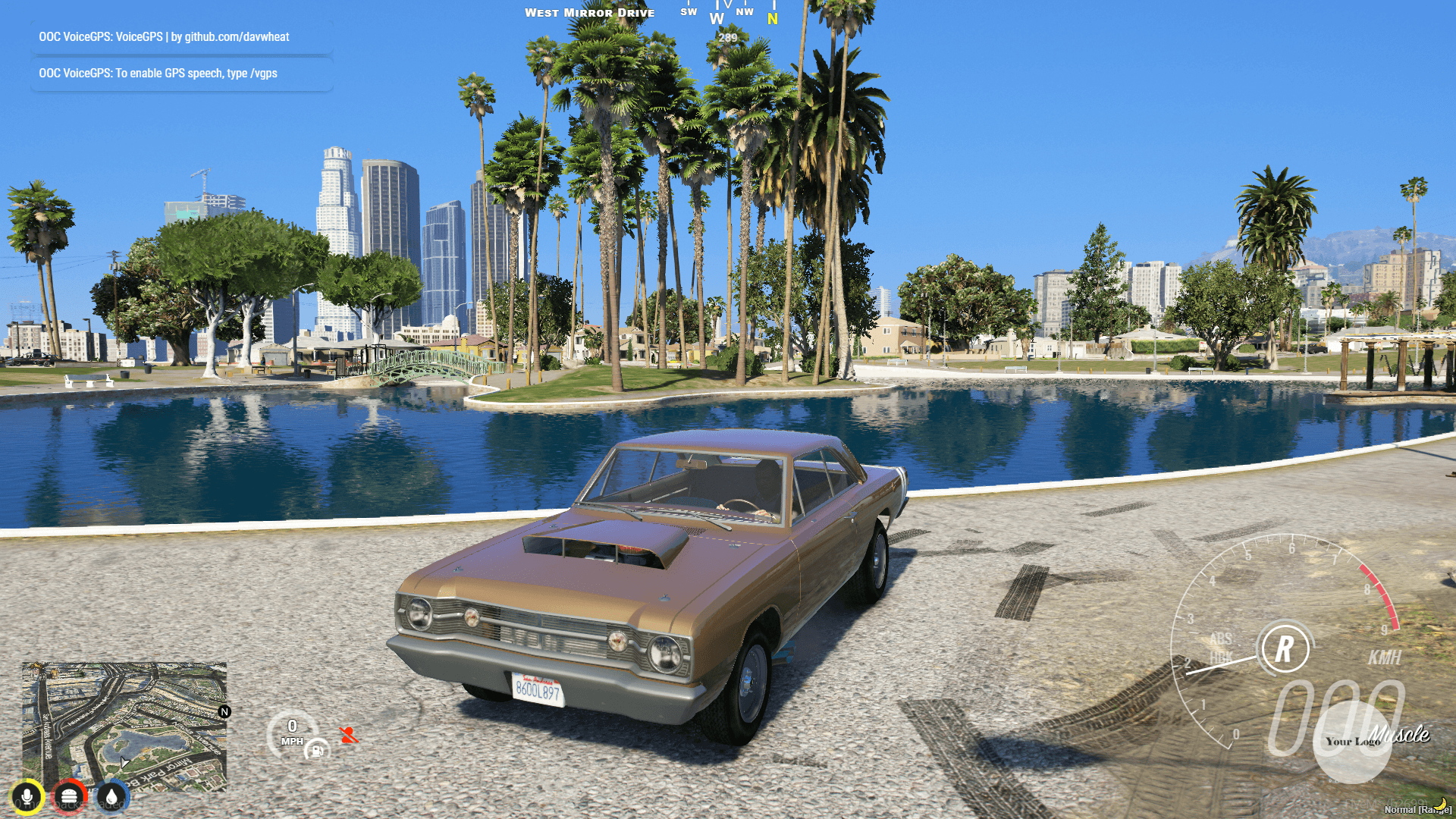Click the hunger burger icon
The height and width of the screenshot is (819, 1456).
(70, 795)
